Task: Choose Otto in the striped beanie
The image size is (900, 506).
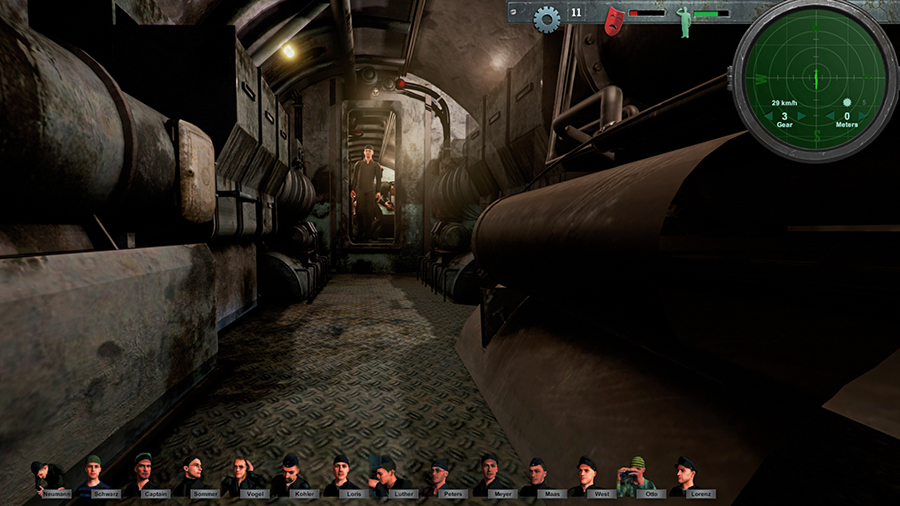Action: [x=635, y=476]
